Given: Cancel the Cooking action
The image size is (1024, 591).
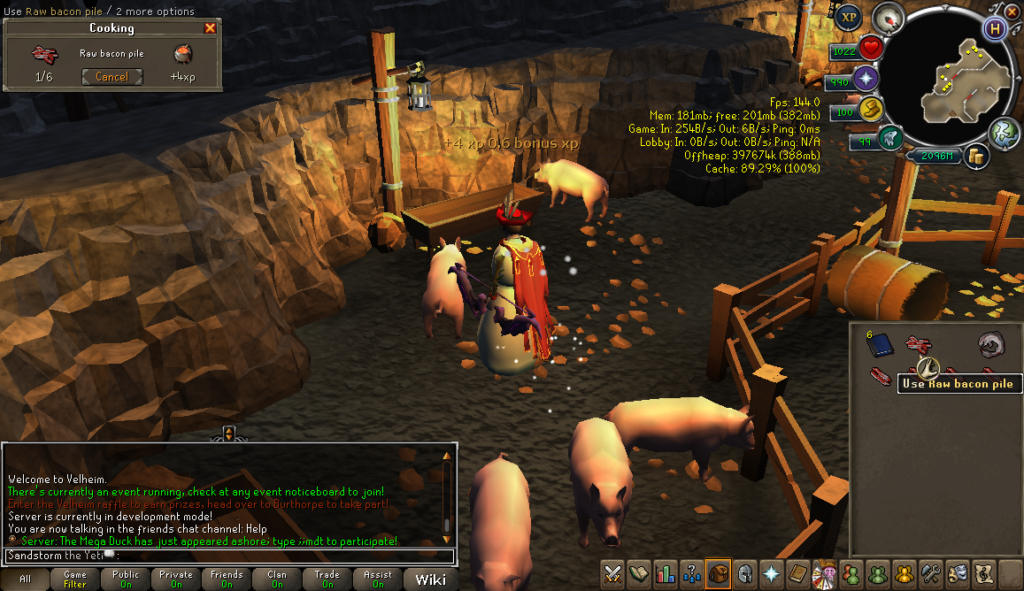Looking at the screenshot, I should point(112,77).
